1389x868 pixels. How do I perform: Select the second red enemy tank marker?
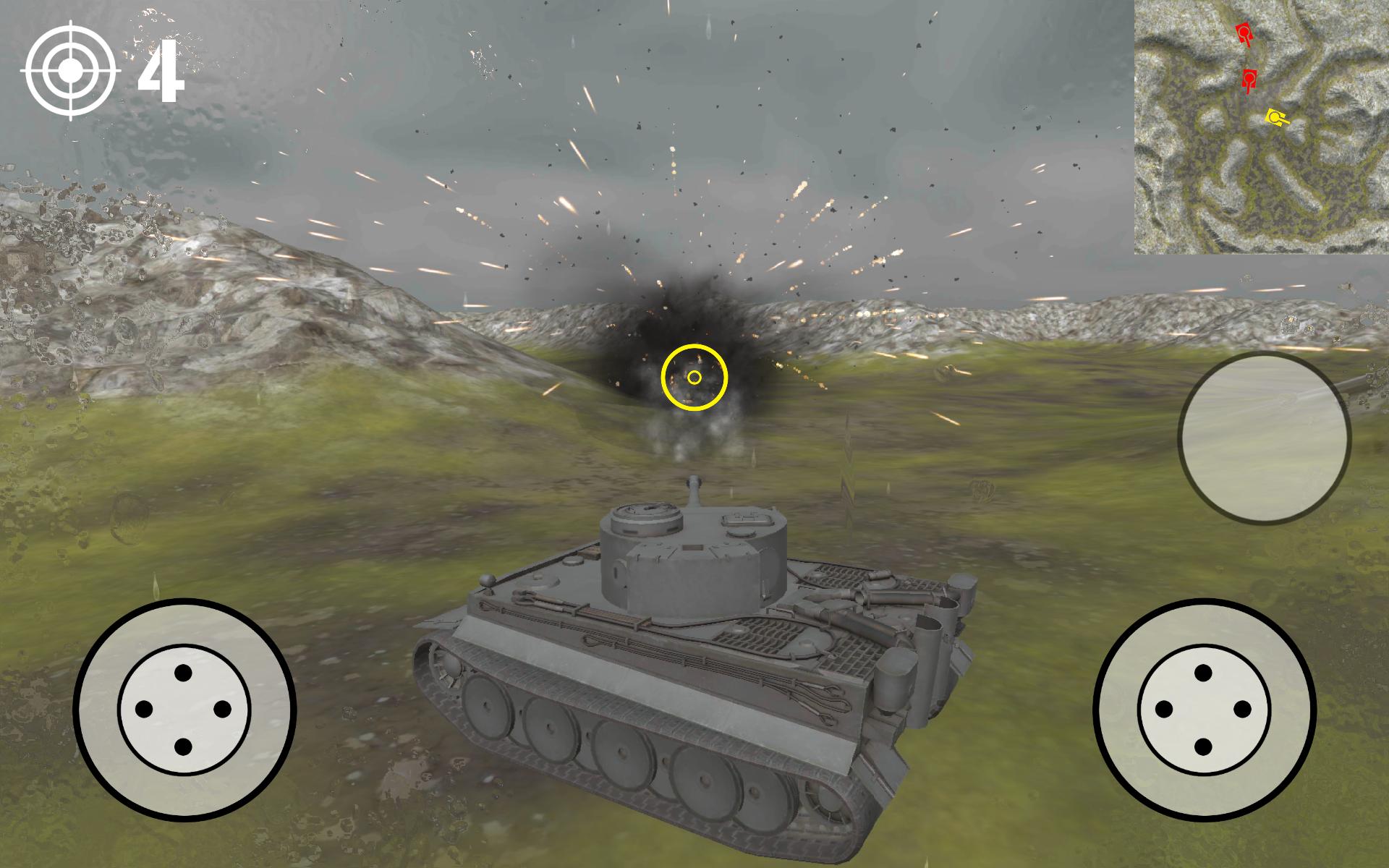click(1249, 80)
